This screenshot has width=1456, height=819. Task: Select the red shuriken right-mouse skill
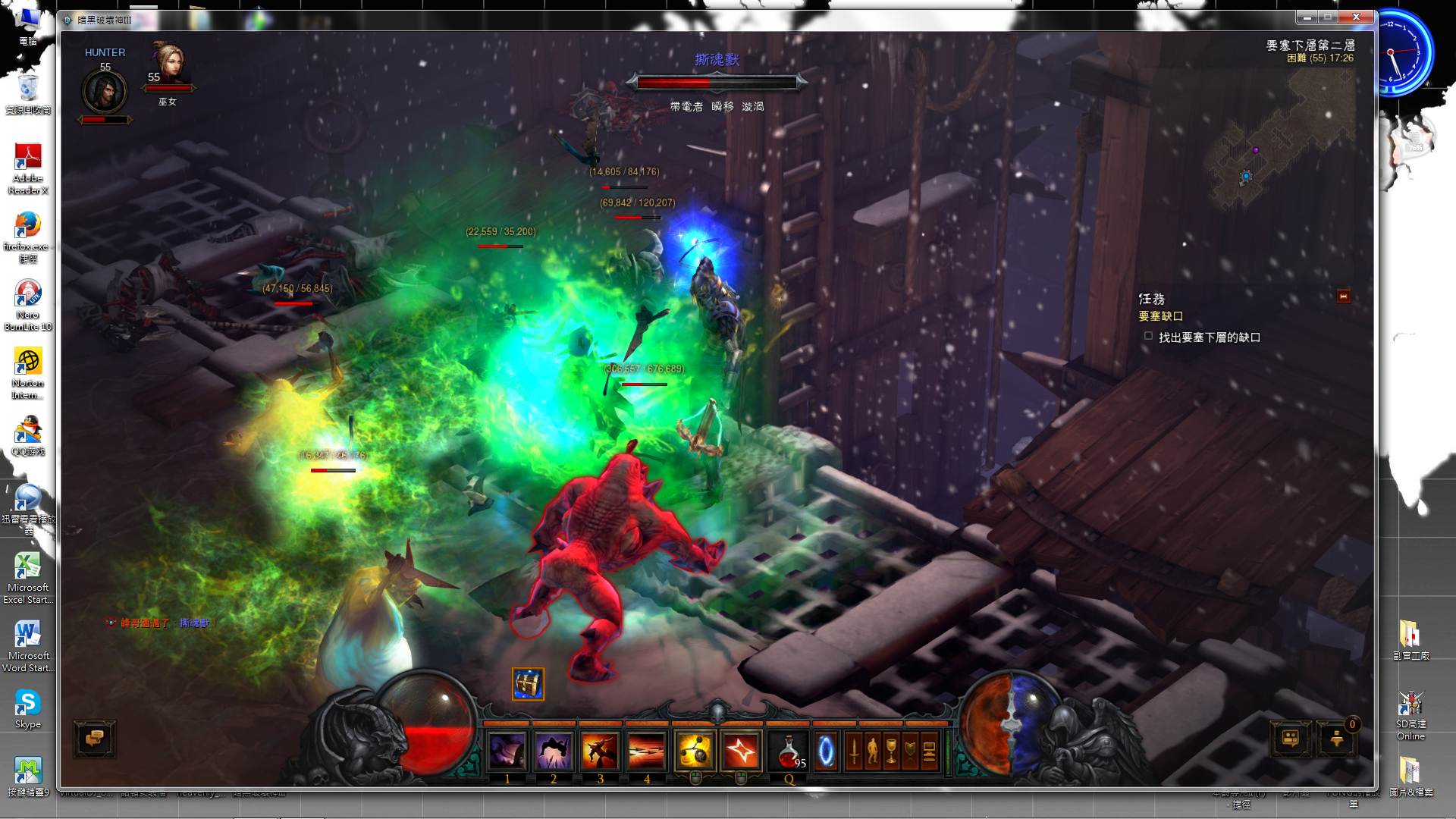pyautogui.click(x=741, y=752)
